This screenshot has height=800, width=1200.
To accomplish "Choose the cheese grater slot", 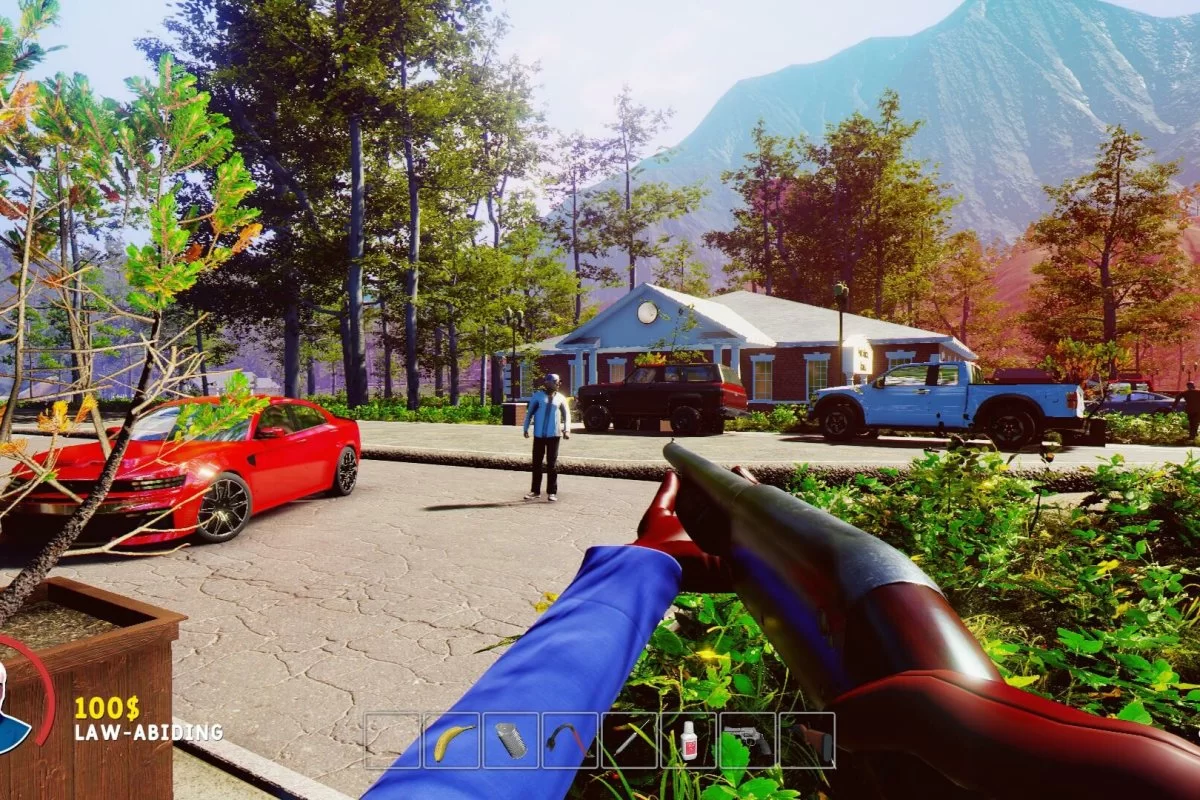I will point(510,741).
